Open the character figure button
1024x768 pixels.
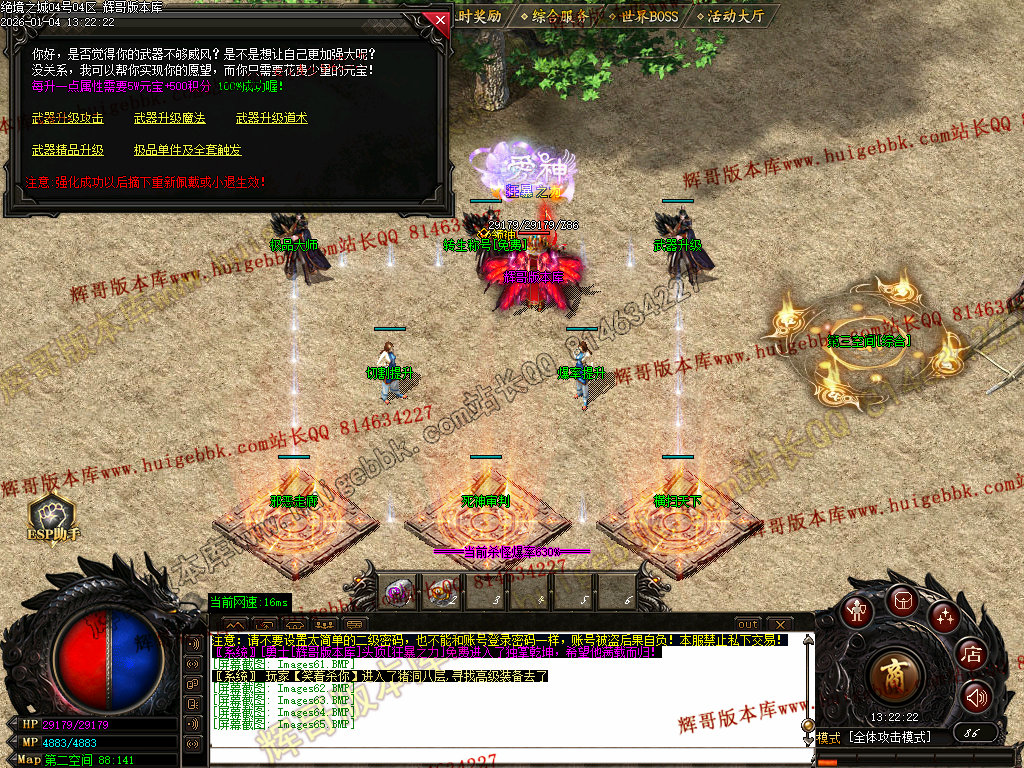[x=856, y=611]
